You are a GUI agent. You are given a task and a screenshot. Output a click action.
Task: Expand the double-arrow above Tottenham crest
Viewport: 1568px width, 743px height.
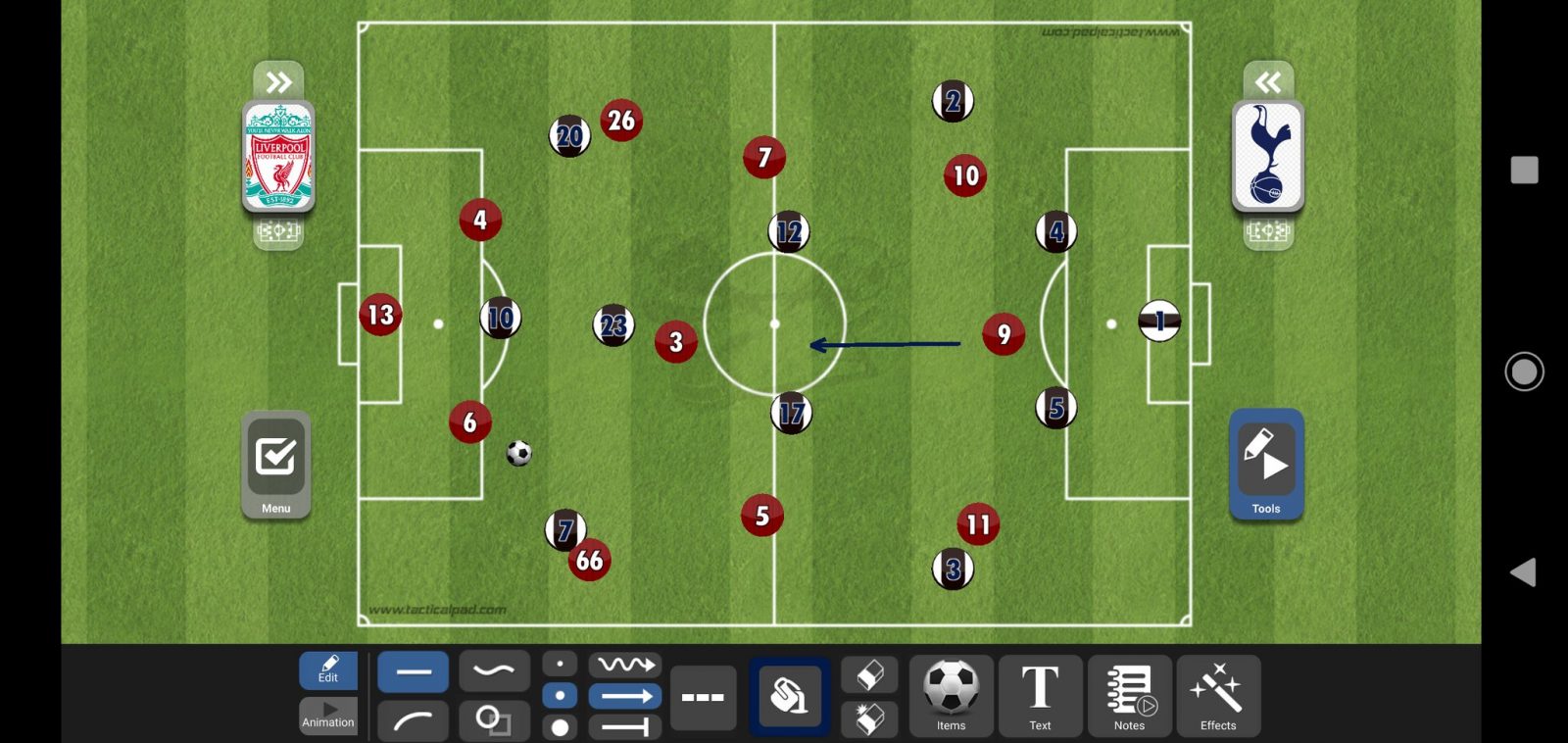[1268, 81]
